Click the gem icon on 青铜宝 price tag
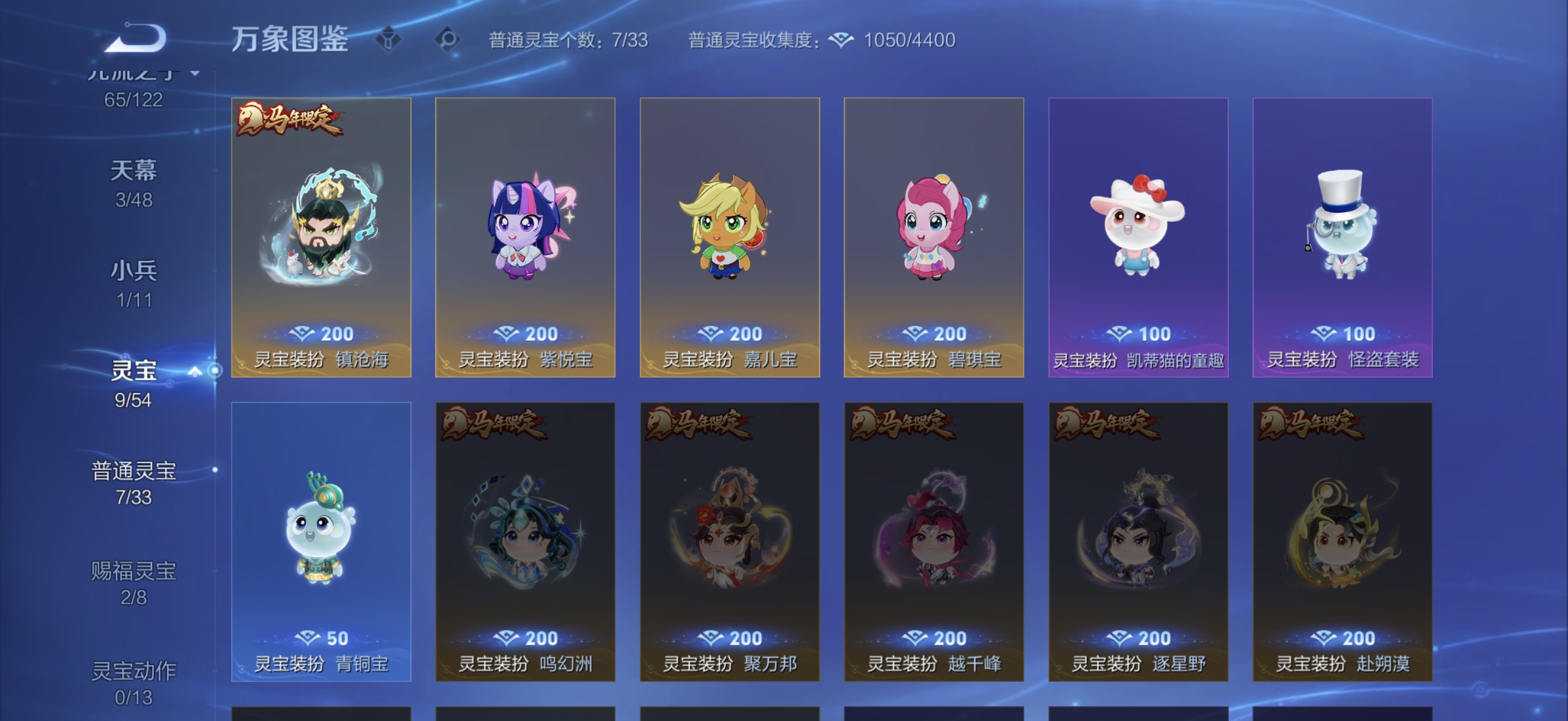 pyautogui.click(x=307, y=638)
